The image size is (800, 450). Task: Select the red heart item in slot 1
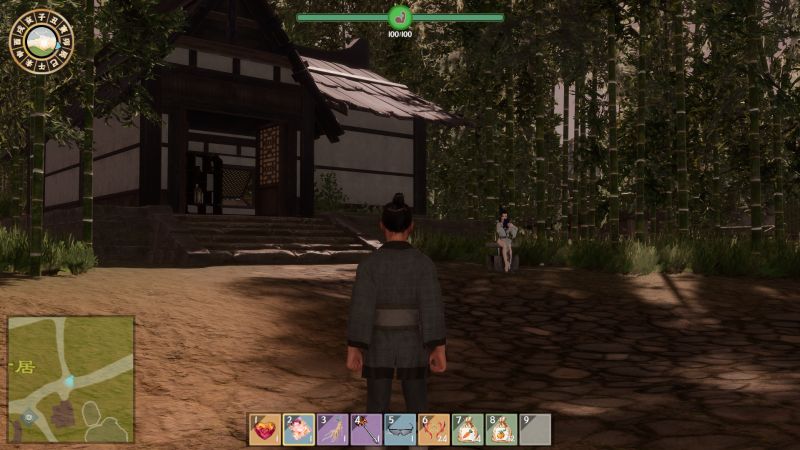(265, 429)
